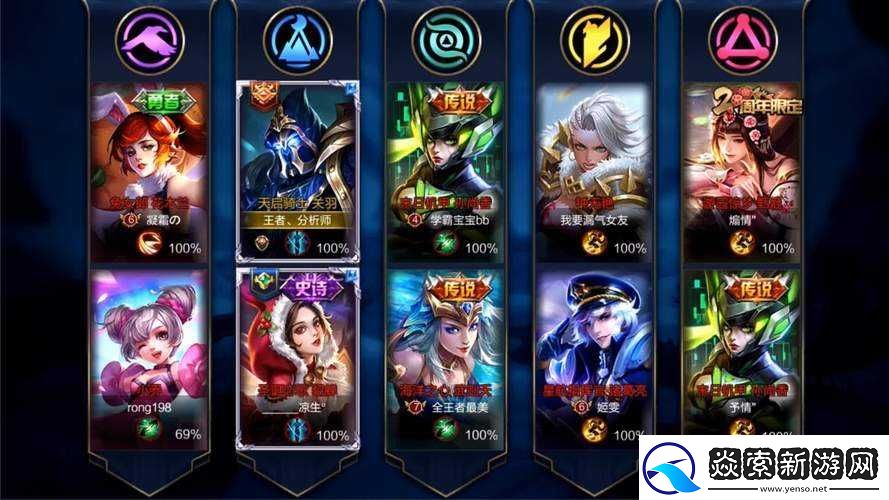Select the 天启骑士 关羽 hero card
The height and width of the screenshot is (500, 889).
point(297,170)
